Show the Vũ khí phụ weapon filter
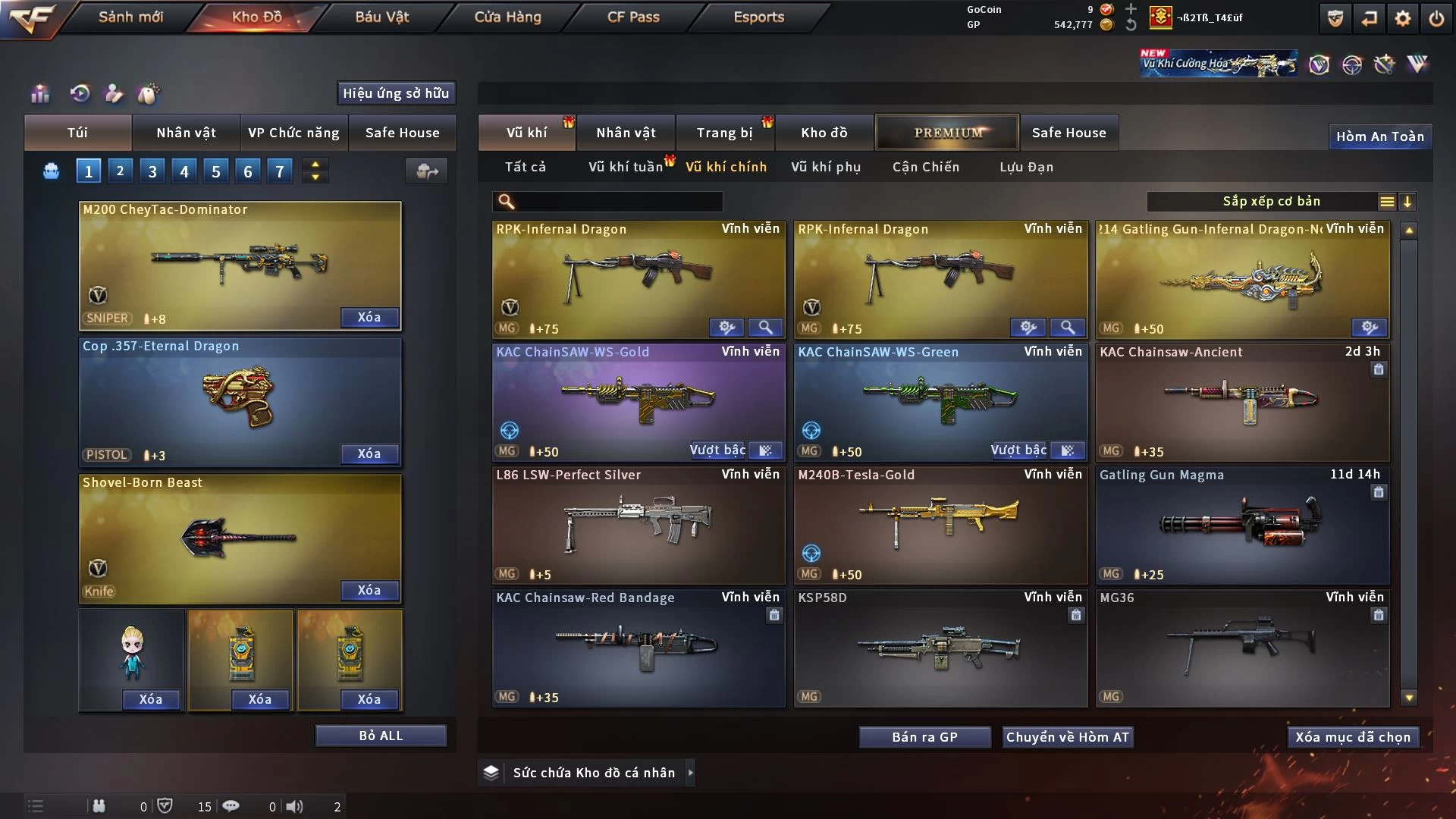Image resolution: width=1456 pixels, height=819 pixels. pyautogui.click(x=825, y=167)
